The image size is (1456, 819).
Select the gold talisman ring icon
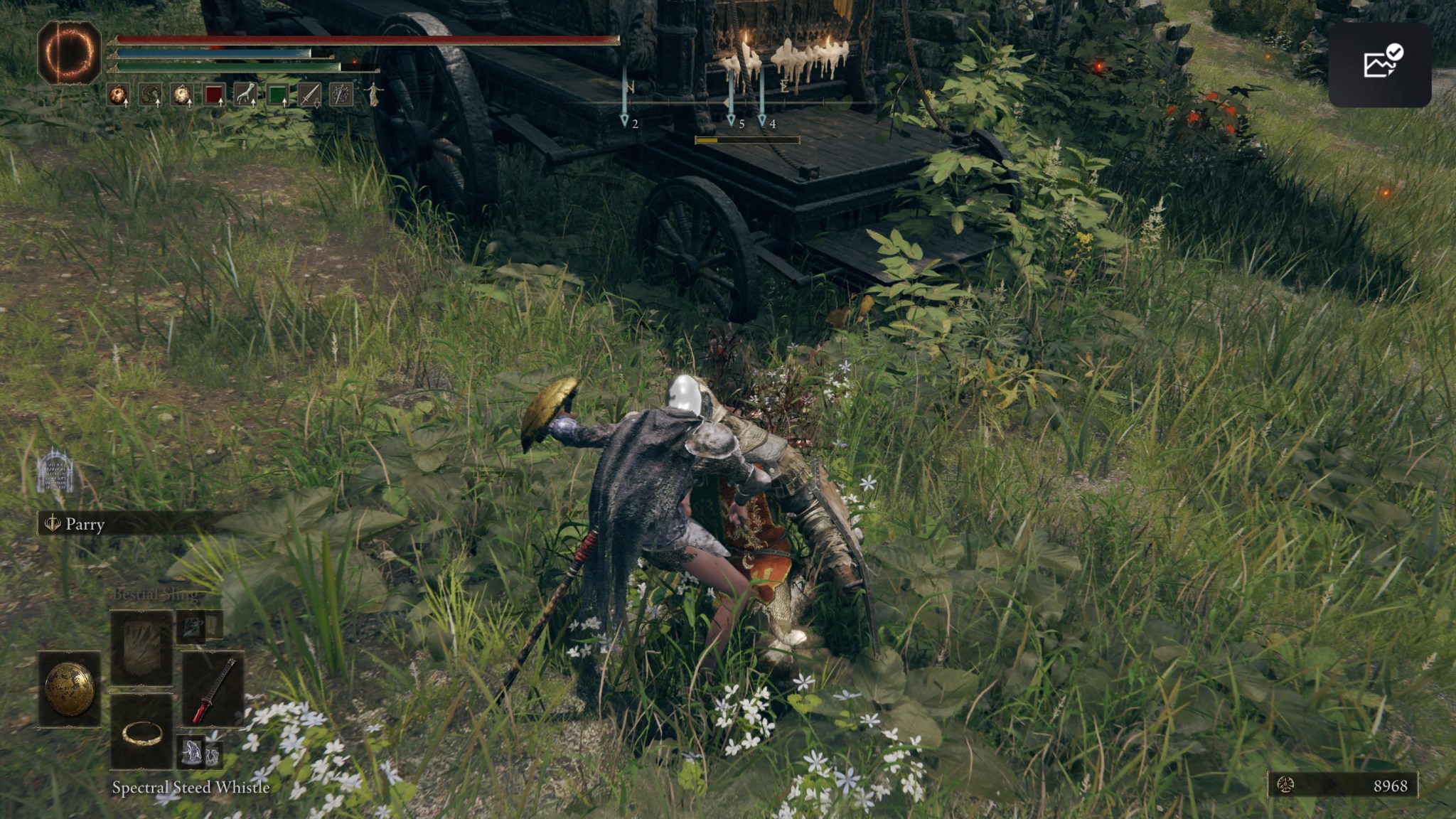pos(142,735)
